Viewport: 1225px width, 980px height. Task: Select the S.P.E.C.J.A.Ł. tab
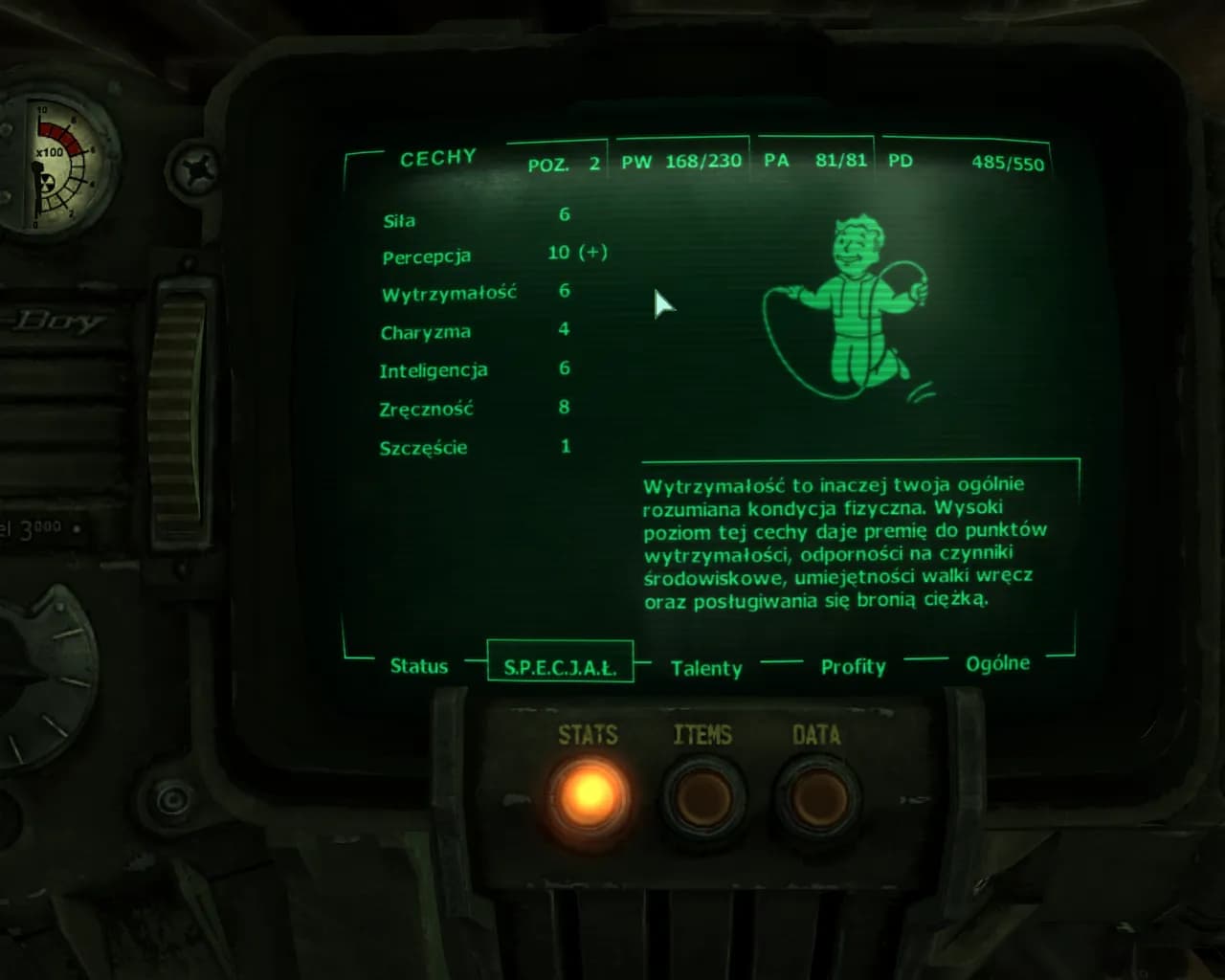(x=560, y=667)
